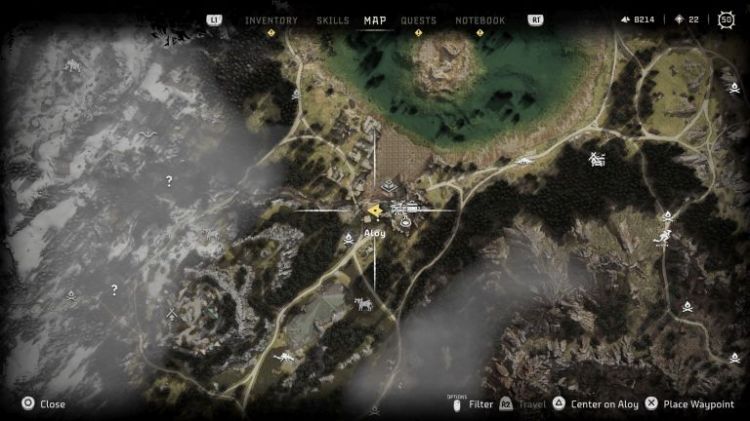Switch to the Skills tab
The width and height of the screenshot is (750, 421).
(332, 20)
